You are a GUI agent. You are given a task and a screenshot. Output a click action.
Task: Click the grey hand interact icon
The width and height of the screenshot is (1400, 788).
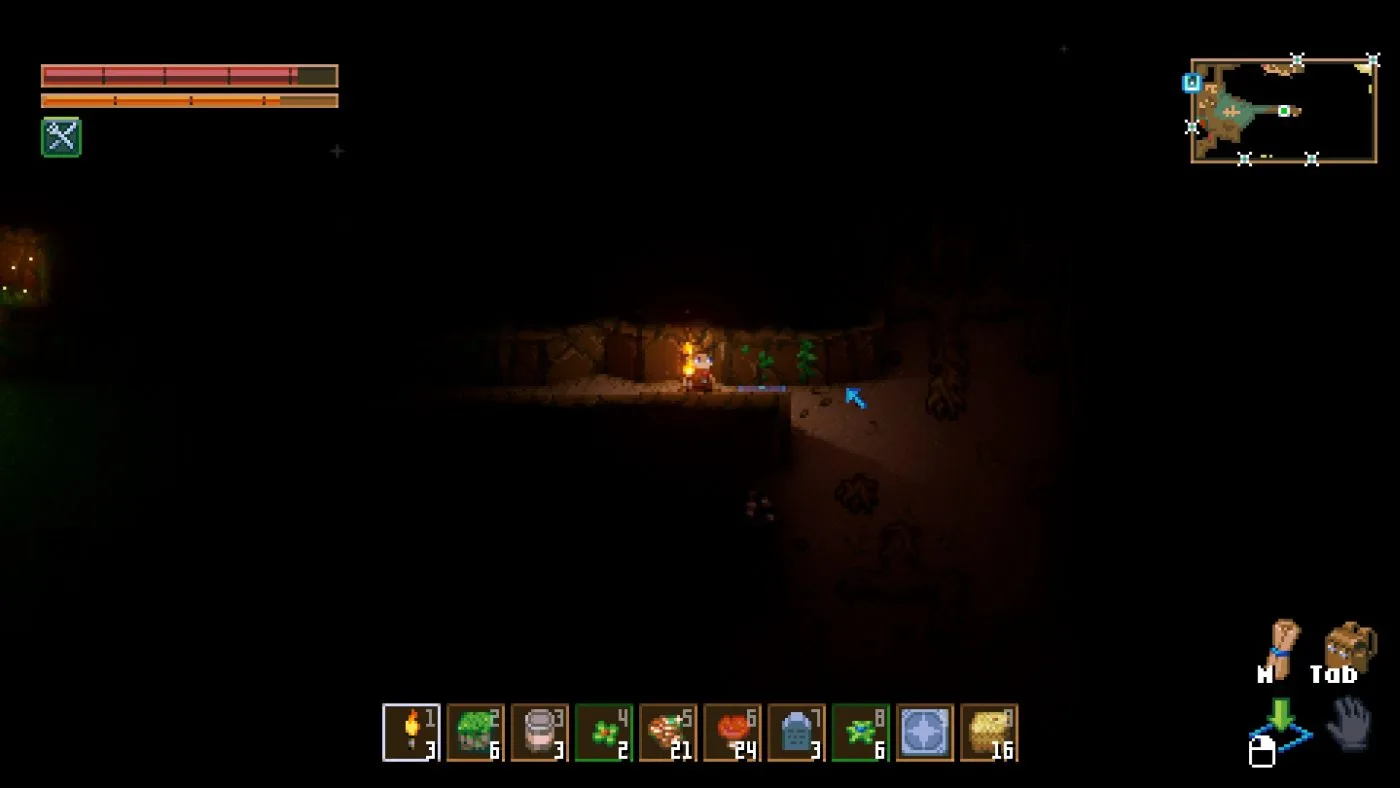1348,722
